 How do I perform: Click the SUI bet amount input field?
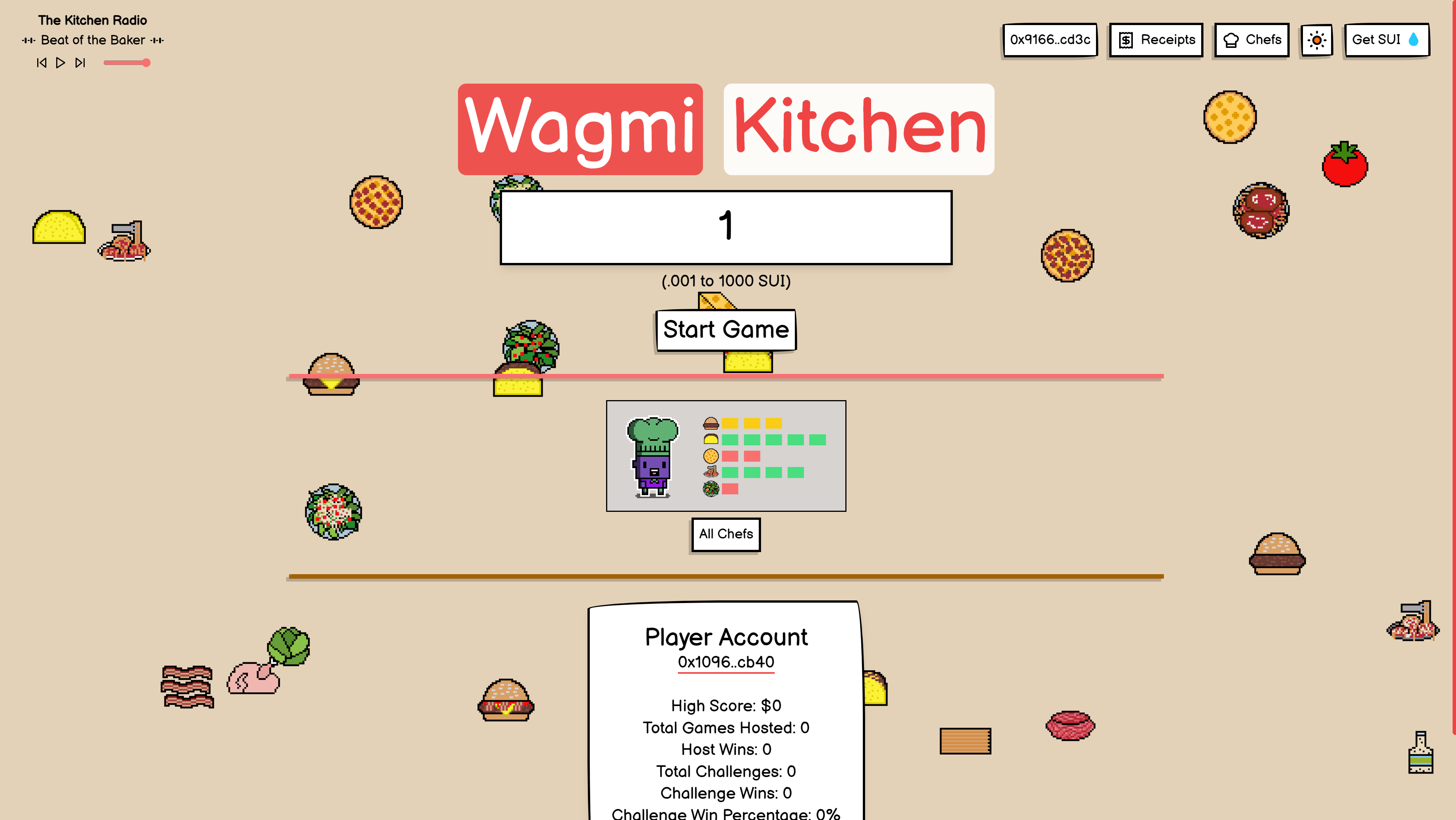pos(726,226)
